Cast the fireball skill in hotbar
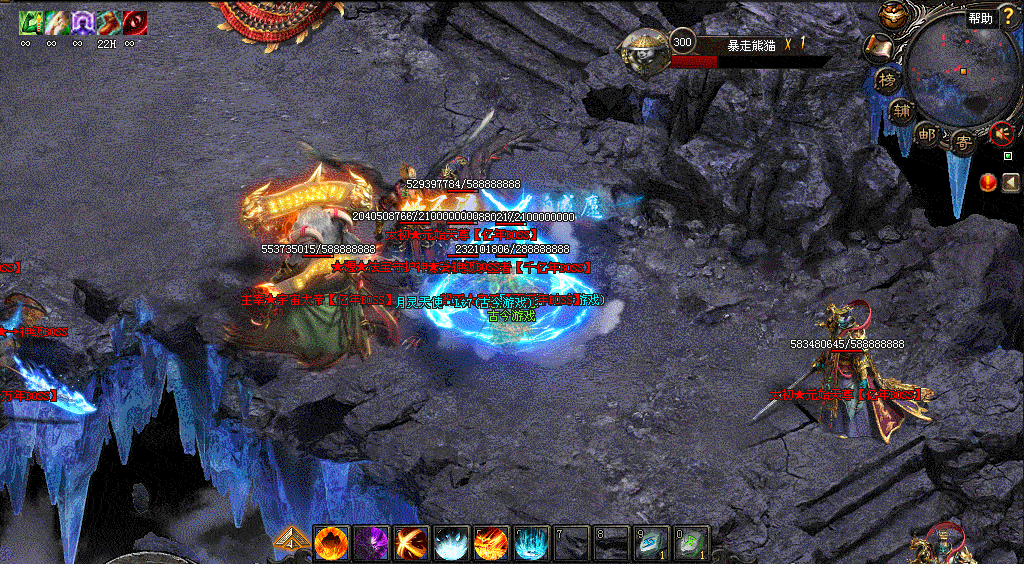 coord(331,543)
